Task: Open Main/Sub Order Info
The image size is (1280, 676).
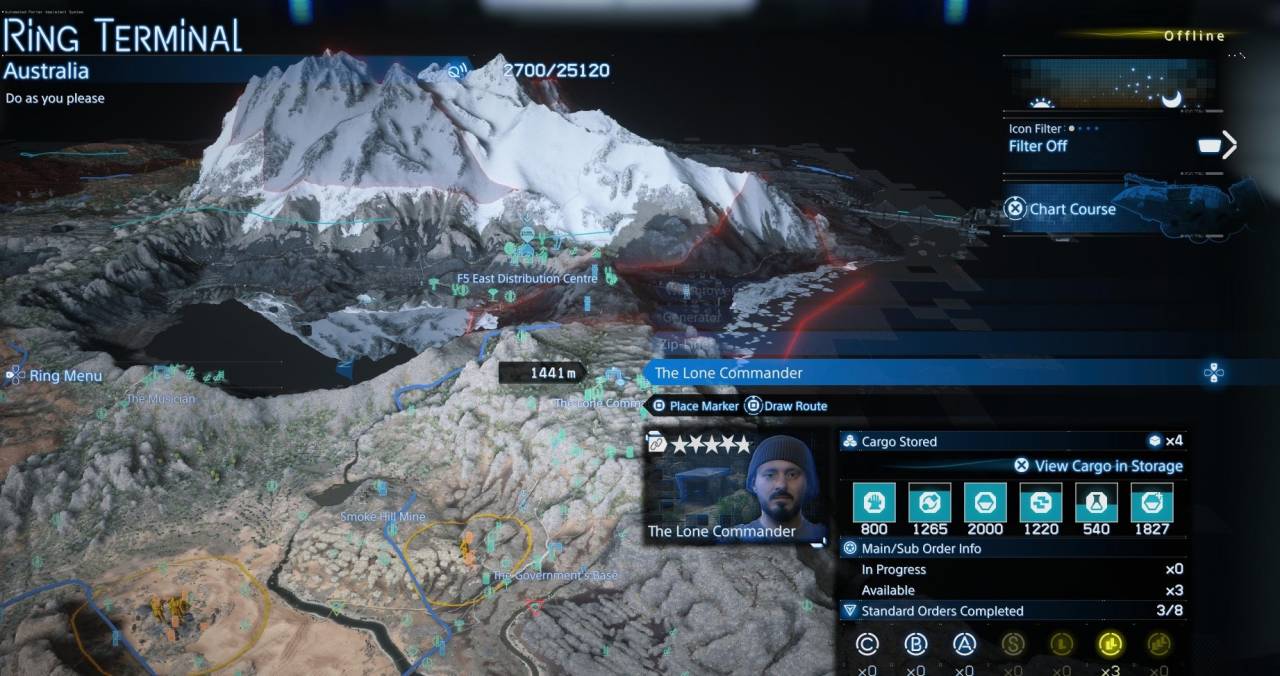Action: click(920, 549)
